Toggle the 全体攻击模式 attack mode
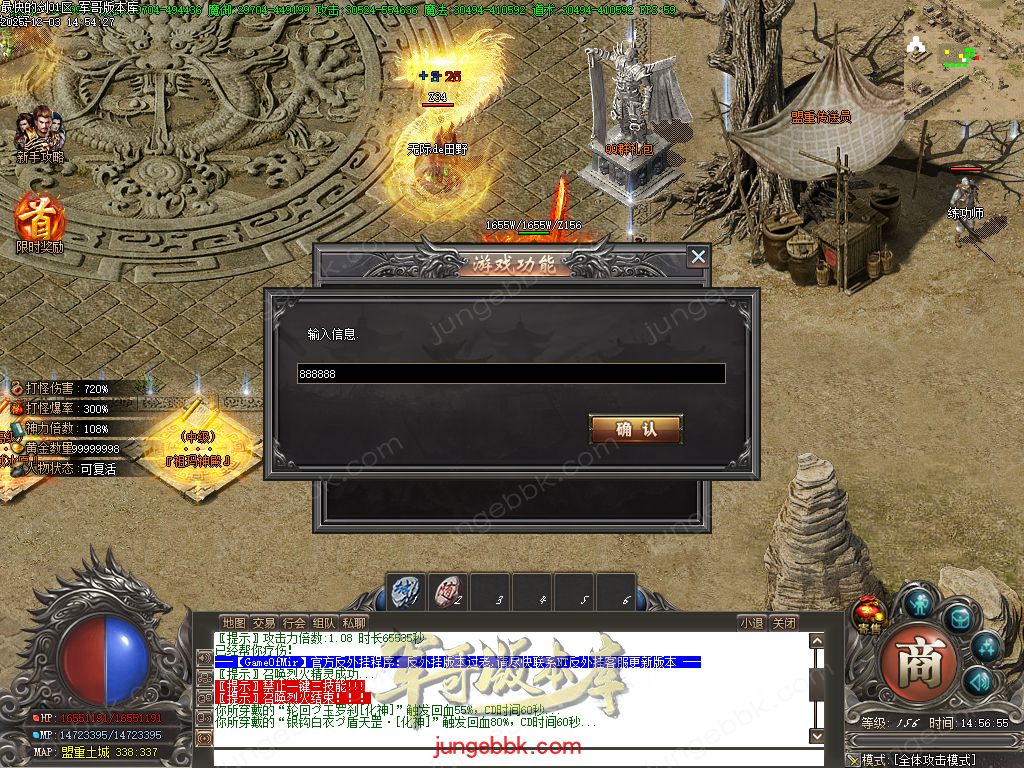The height and width of the screenshot is (768, 1024). point(918,760)
